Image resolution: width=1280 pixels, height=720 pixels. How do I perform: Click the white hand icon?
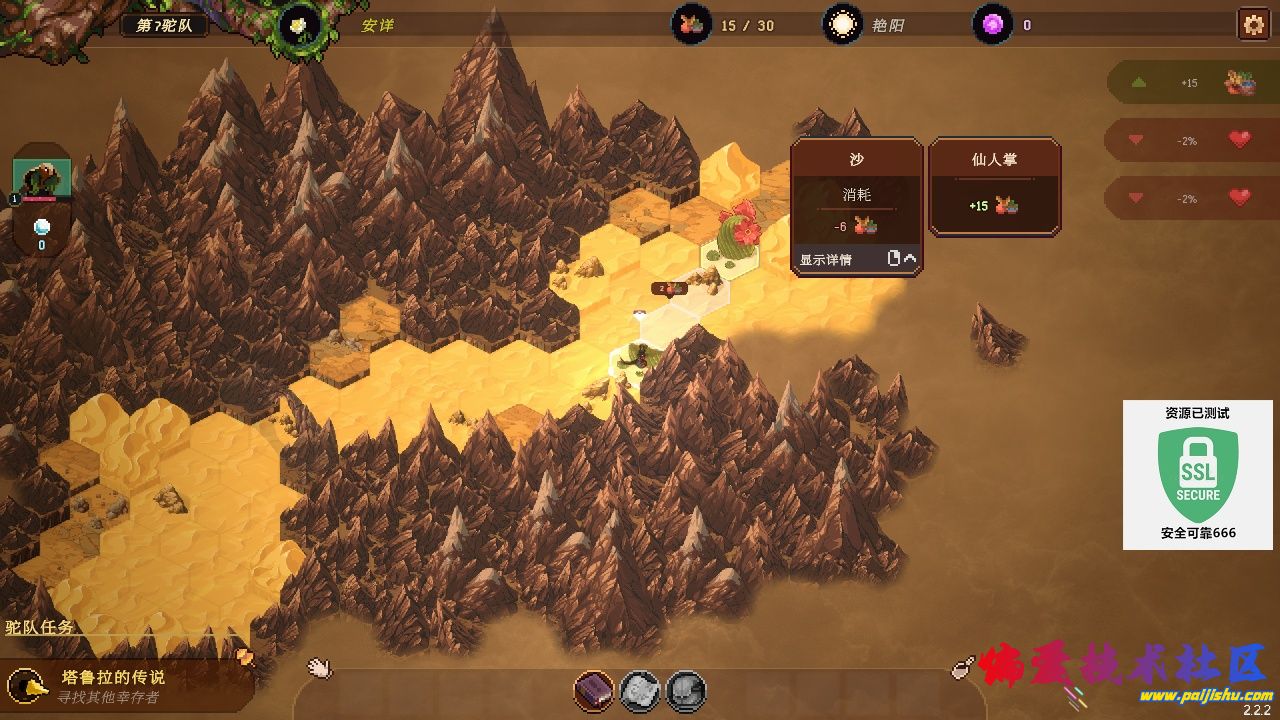click(319, 667)
